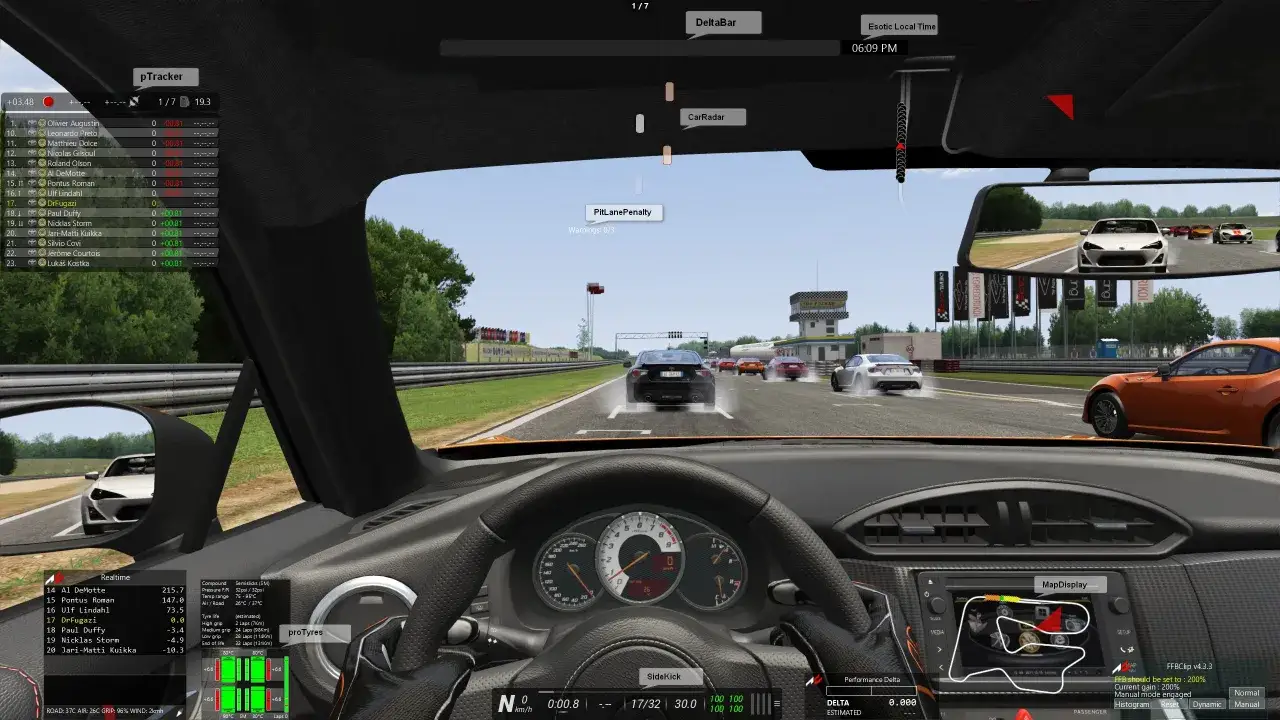Click the red record icon in pTracker
The height and width of the screenshot is (720, 1280).
coord(48,102)
